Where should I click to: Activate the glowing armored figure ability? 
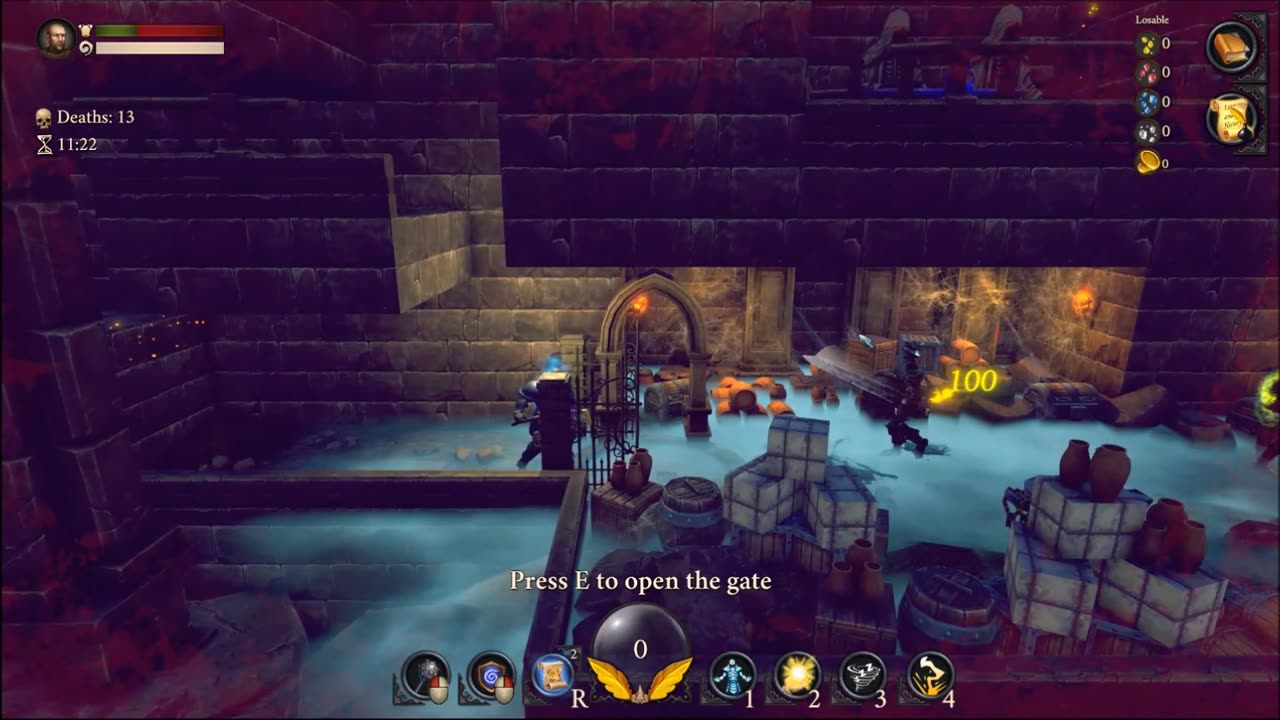pos(732,675)
